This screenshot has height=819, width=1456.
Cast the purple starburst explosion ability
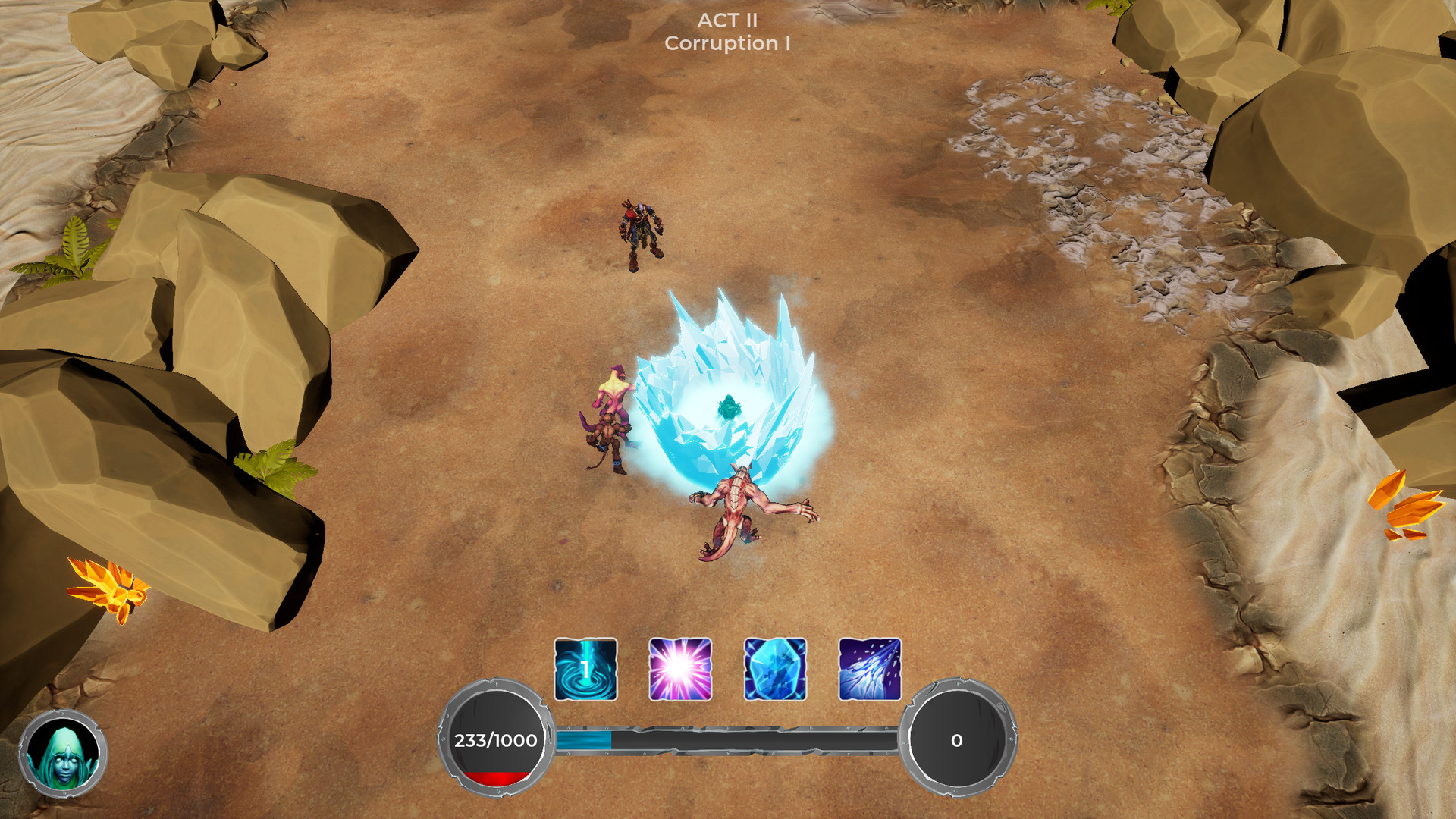680,669
